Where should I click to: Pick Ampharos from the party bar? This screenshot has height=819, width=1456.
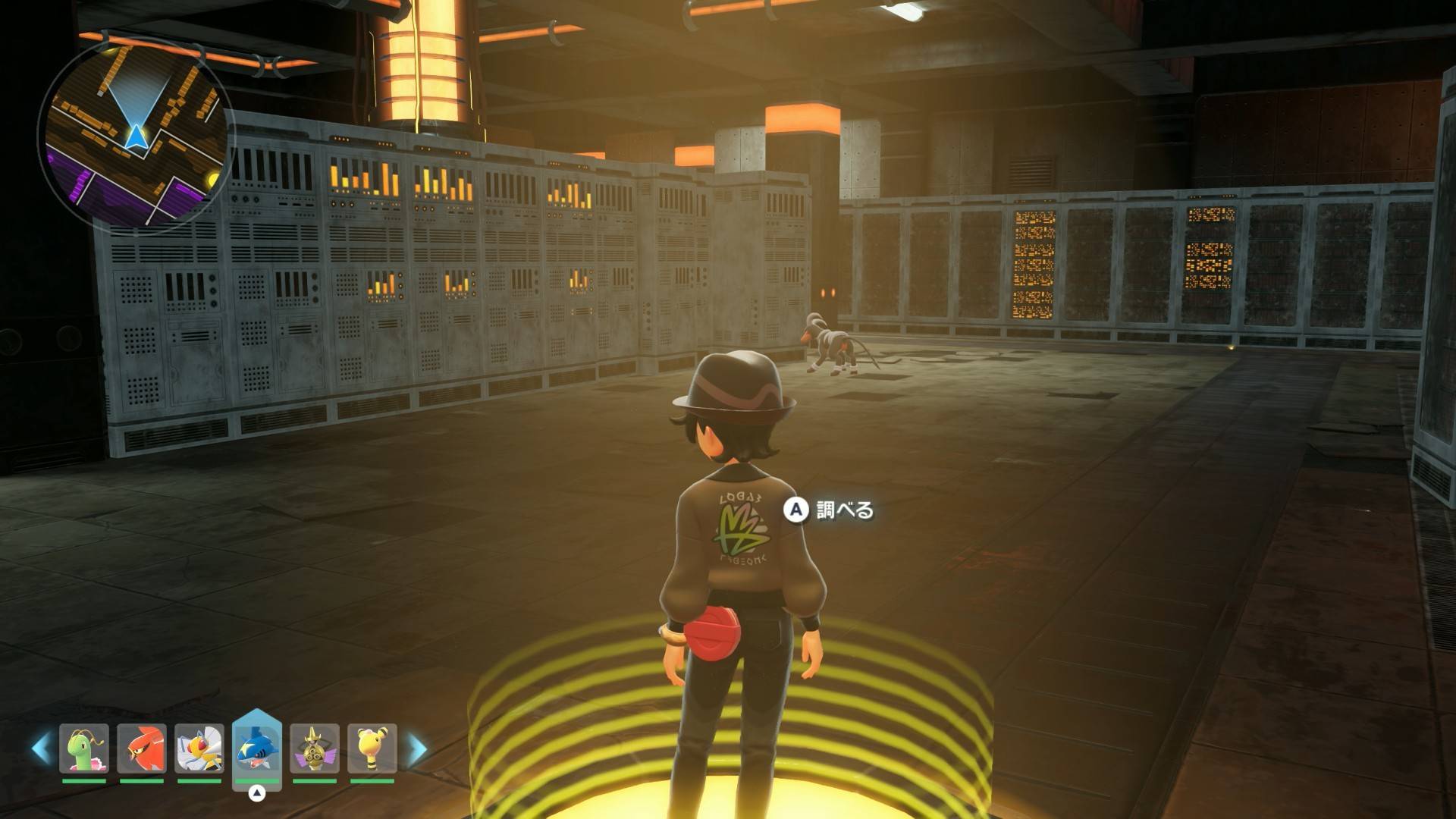[372, 748]
